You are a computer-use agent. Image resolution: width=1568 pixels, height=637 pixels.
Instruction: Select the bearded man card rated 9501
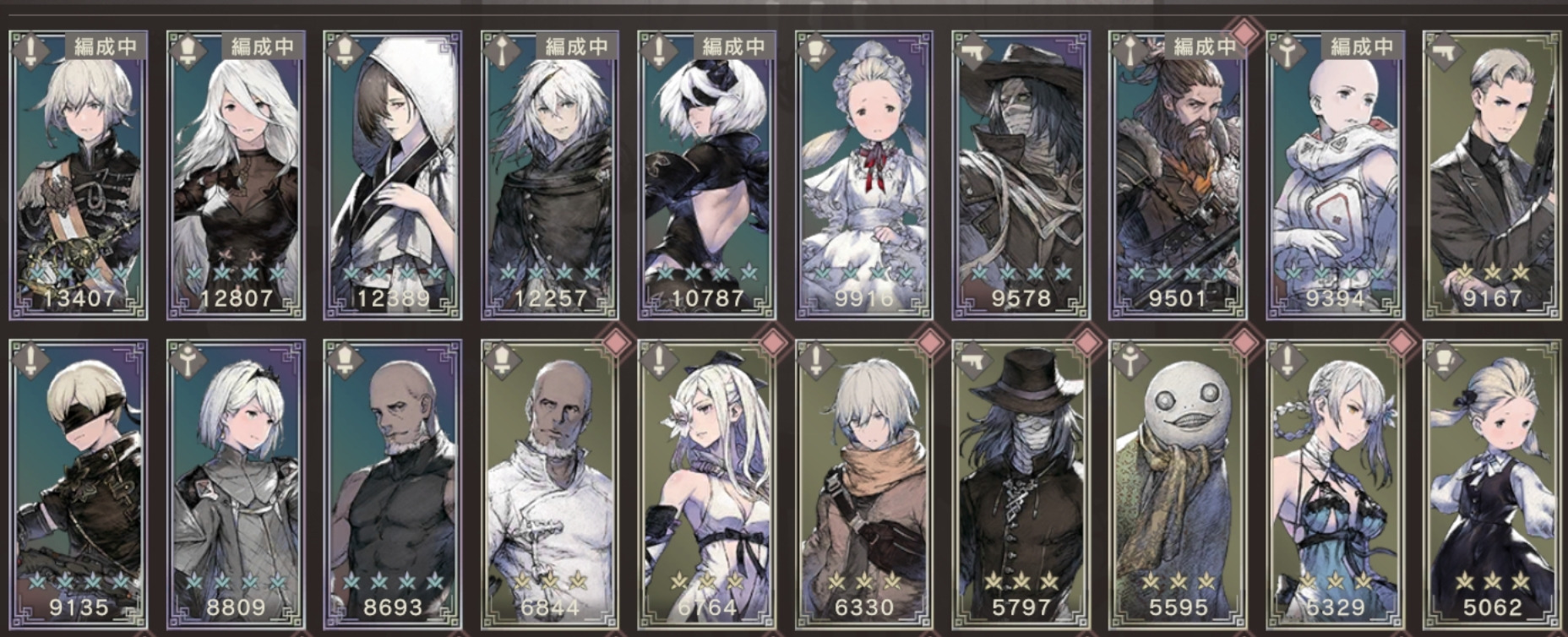(1179, 176)
